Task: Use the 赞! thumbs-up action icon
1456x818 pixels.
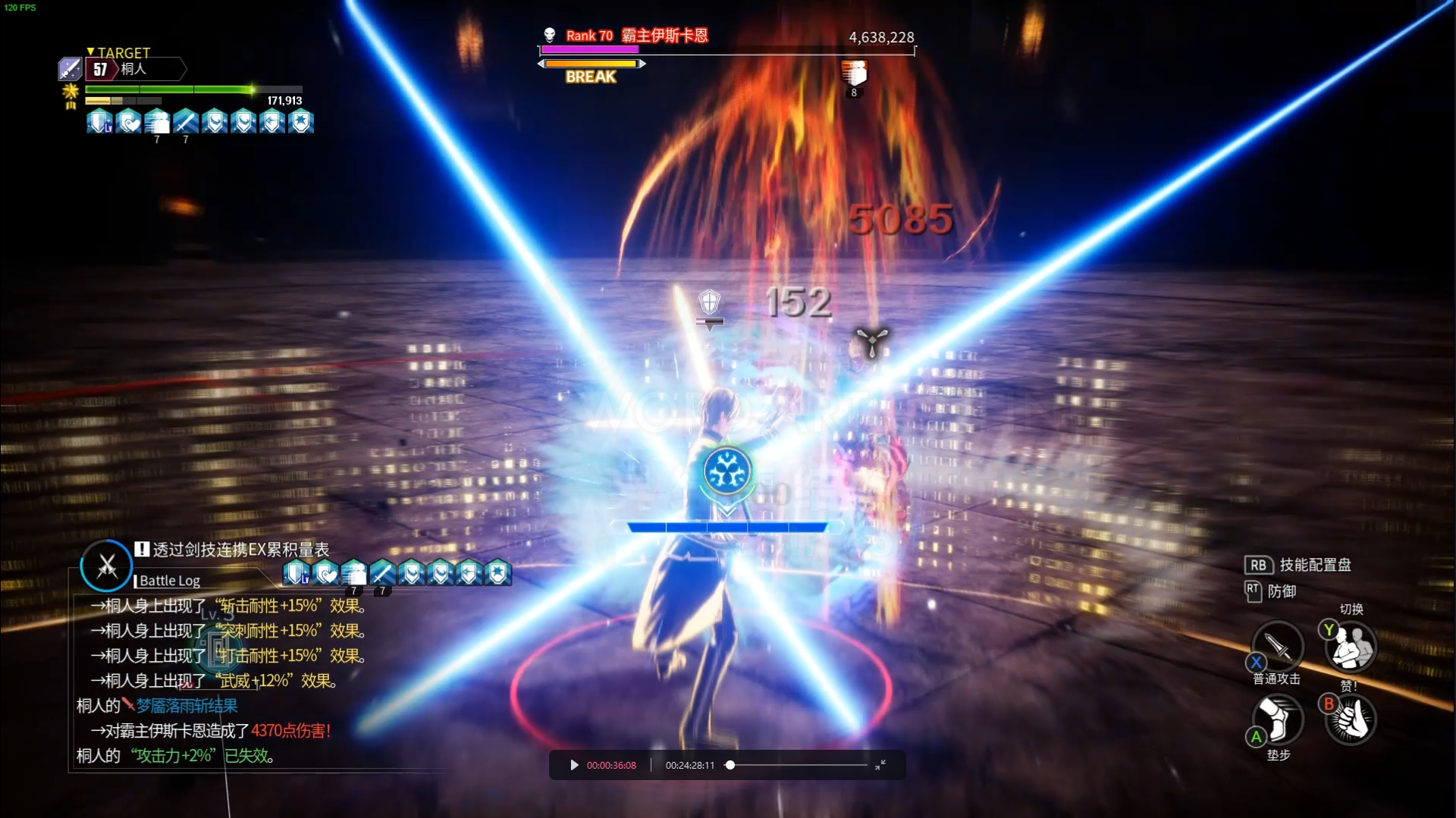Action: click(1351, 719)
